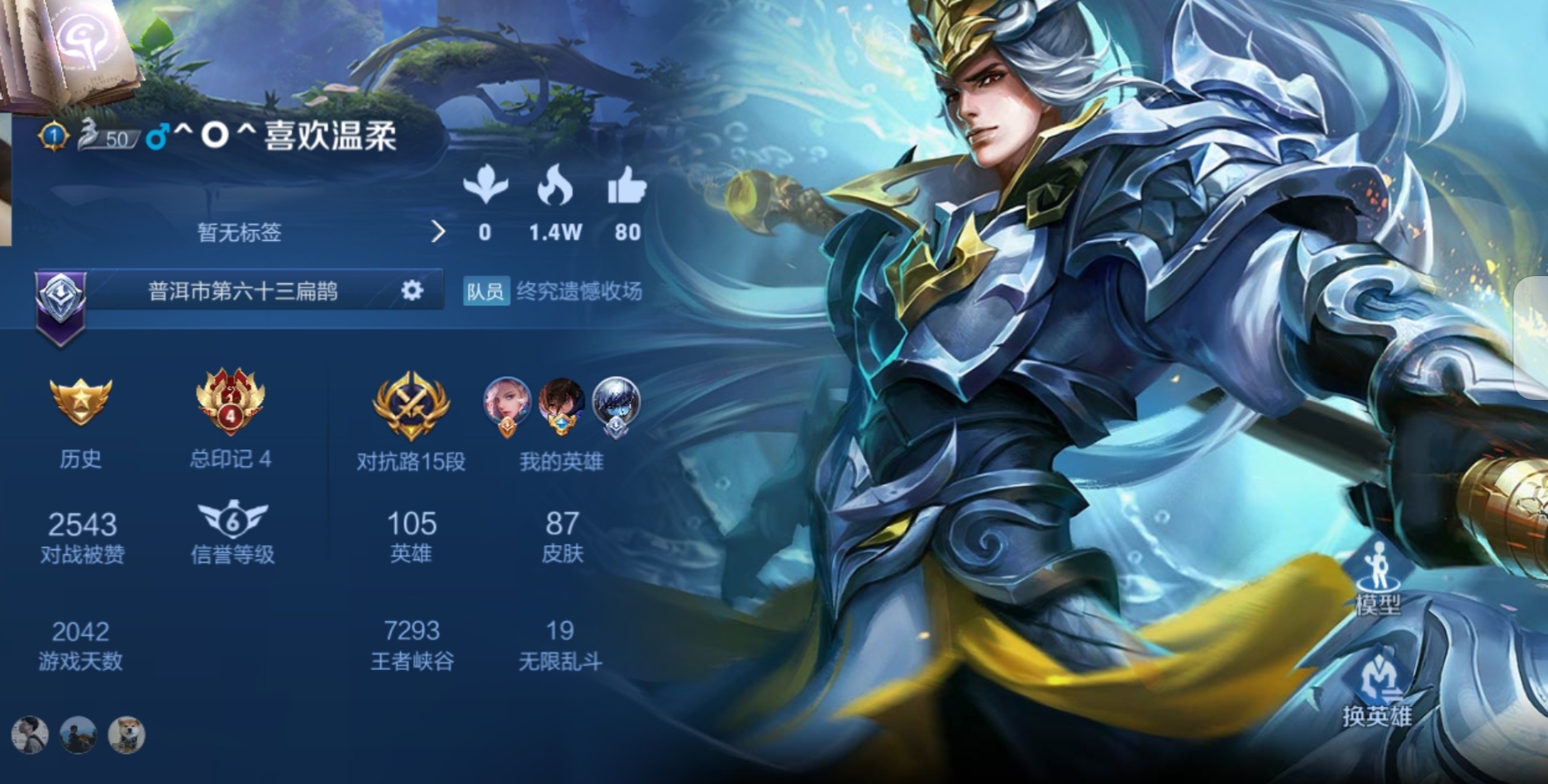Screen dimensions: 1548x784
Task: Open the 对抗路15段 lane rank badge
Action: pos(411,405)
